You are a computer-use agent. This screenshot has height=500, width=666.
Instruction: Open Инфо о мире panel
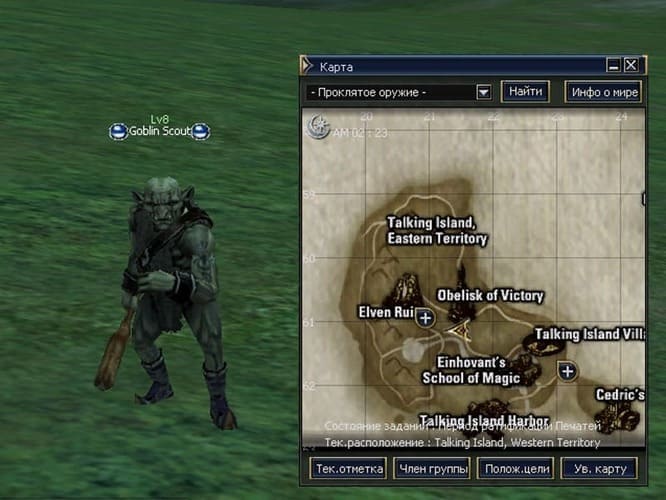602,92
